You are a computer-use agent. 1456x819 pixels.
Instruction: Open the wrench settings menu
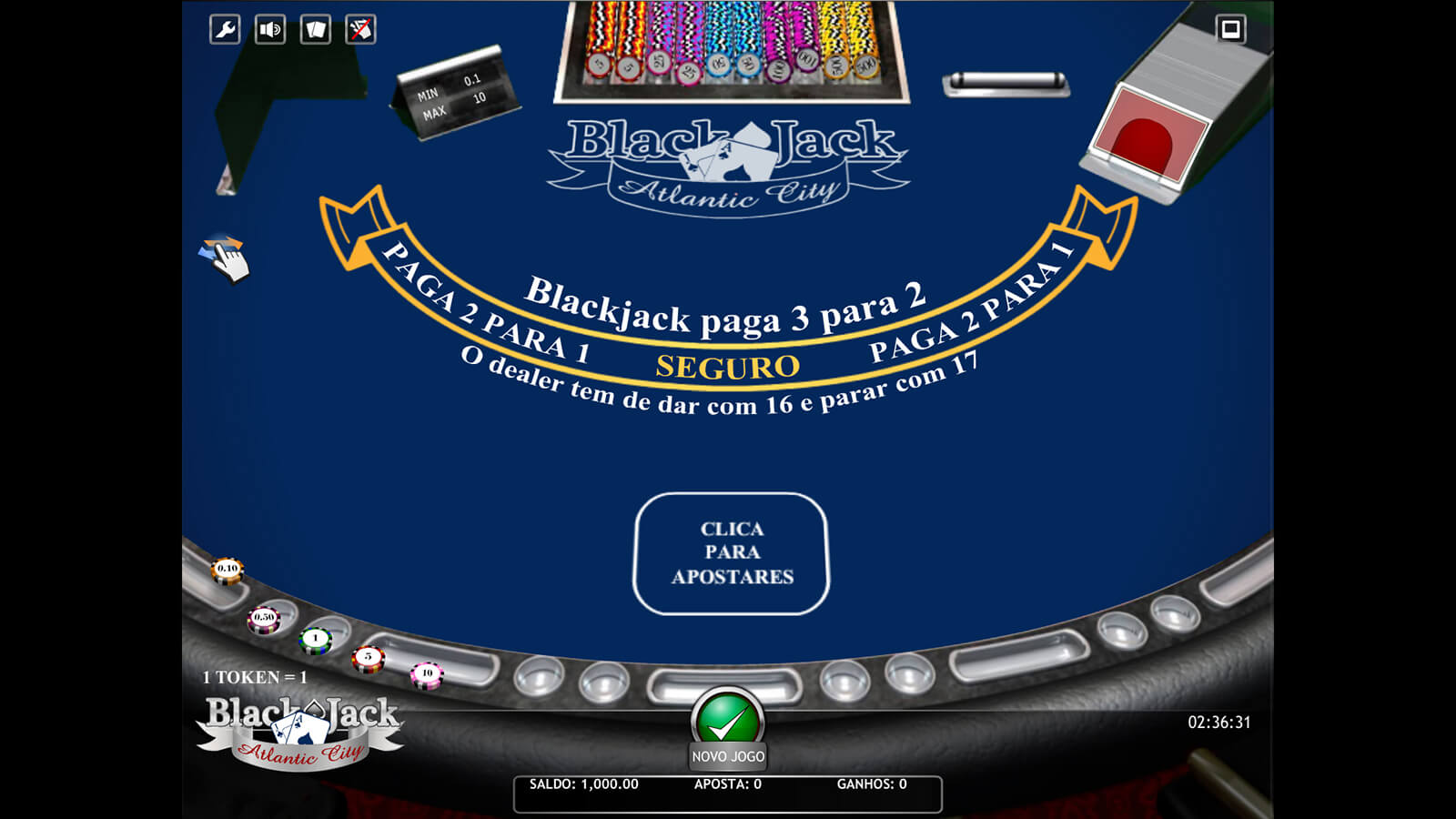pyautogui.click(x=225, y=30)
